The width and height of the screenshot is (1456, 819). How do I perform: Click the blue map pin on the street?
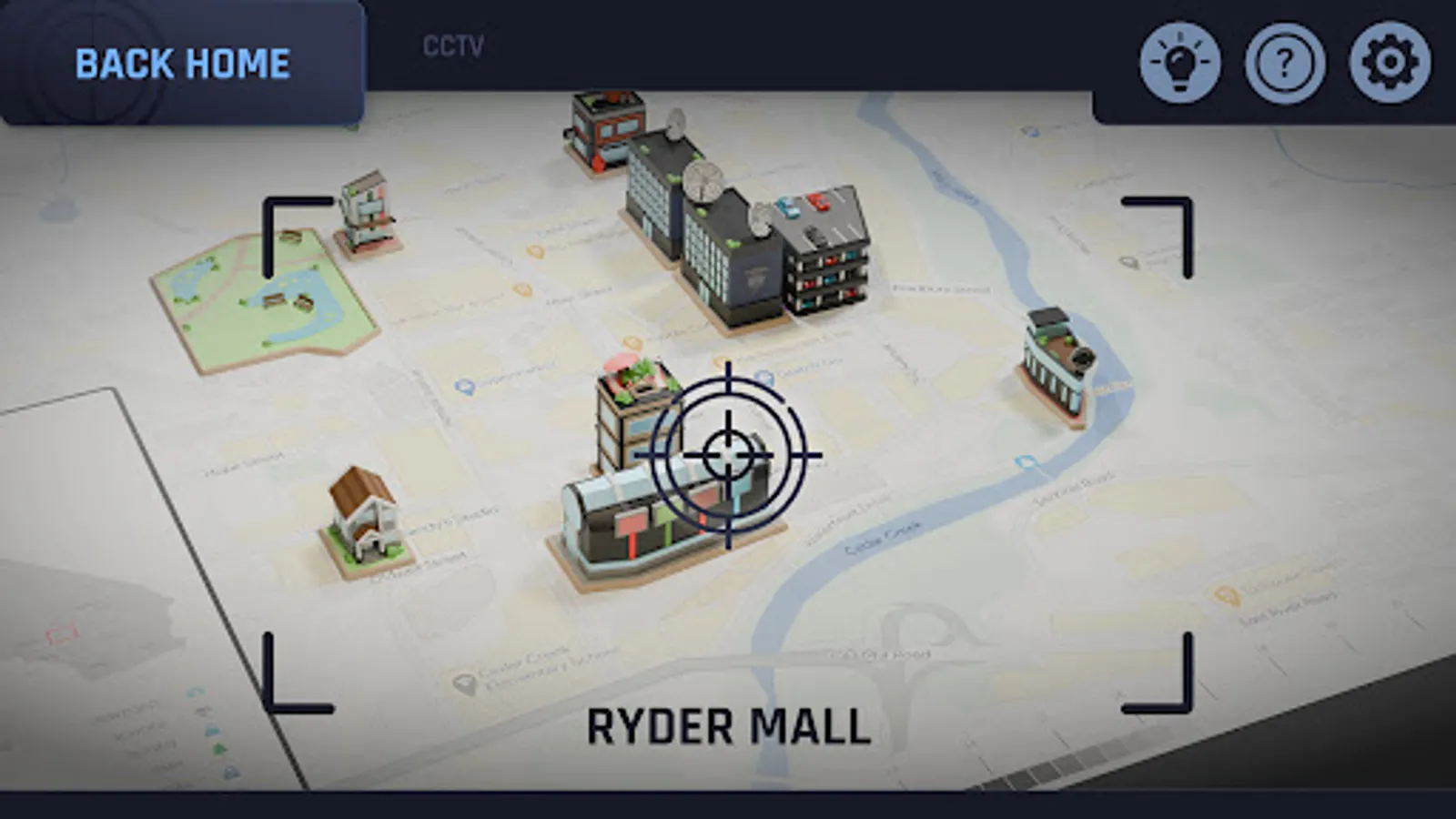pyautogui.click(x=464, y=387)
